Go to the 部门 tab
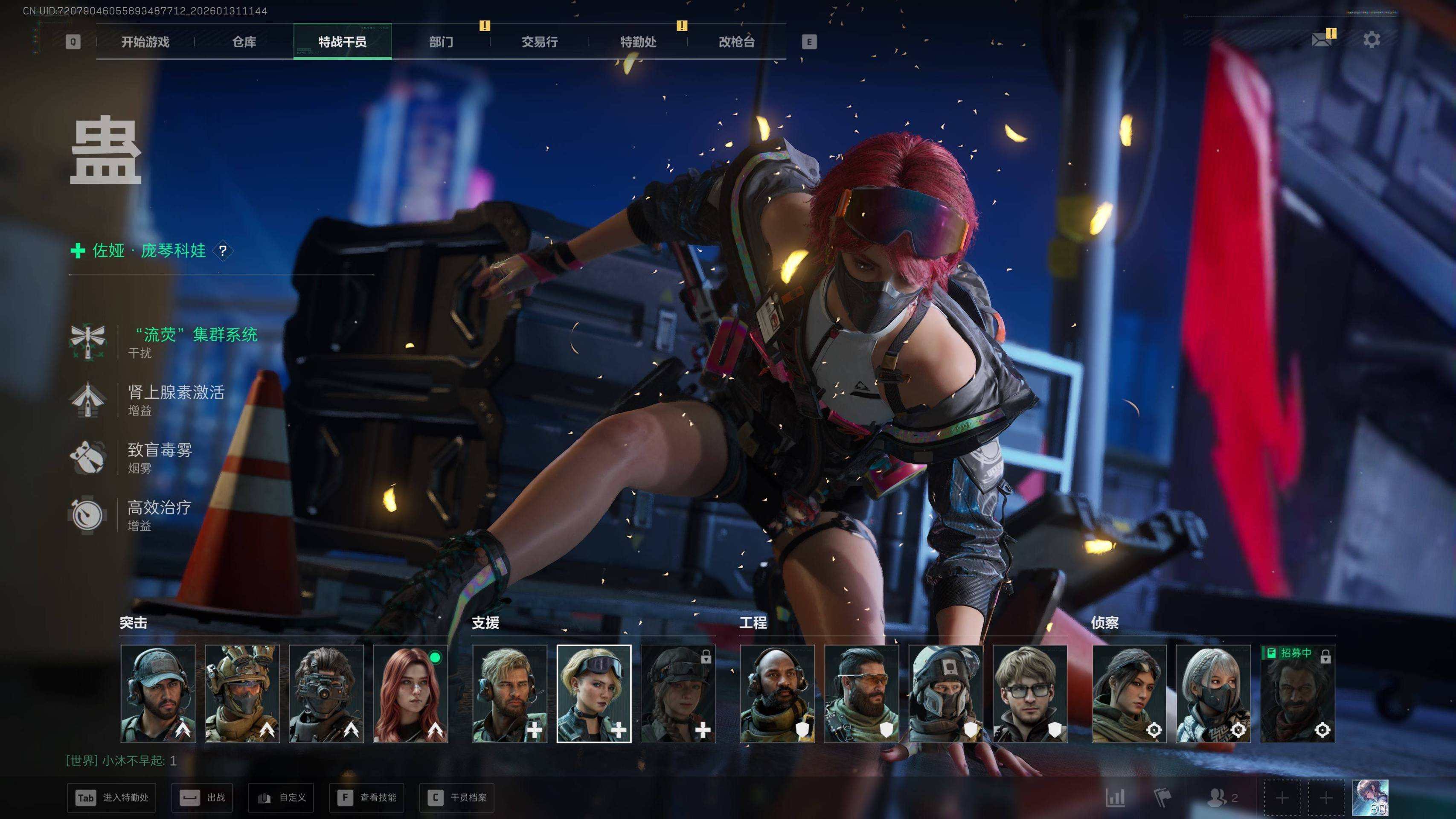The image size is (1456, 819). 441,42
